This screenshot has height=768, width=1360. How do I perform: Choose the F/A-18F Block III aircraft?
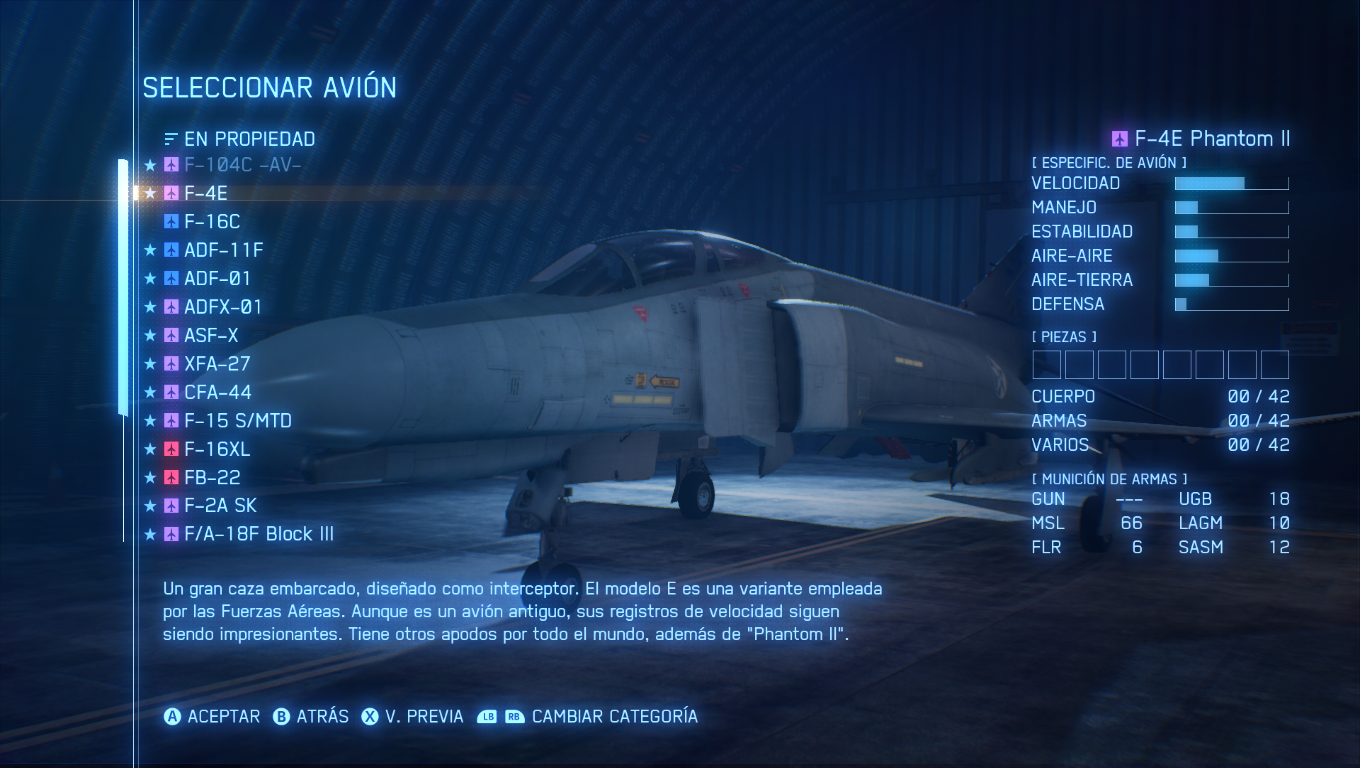click(258, 534)
